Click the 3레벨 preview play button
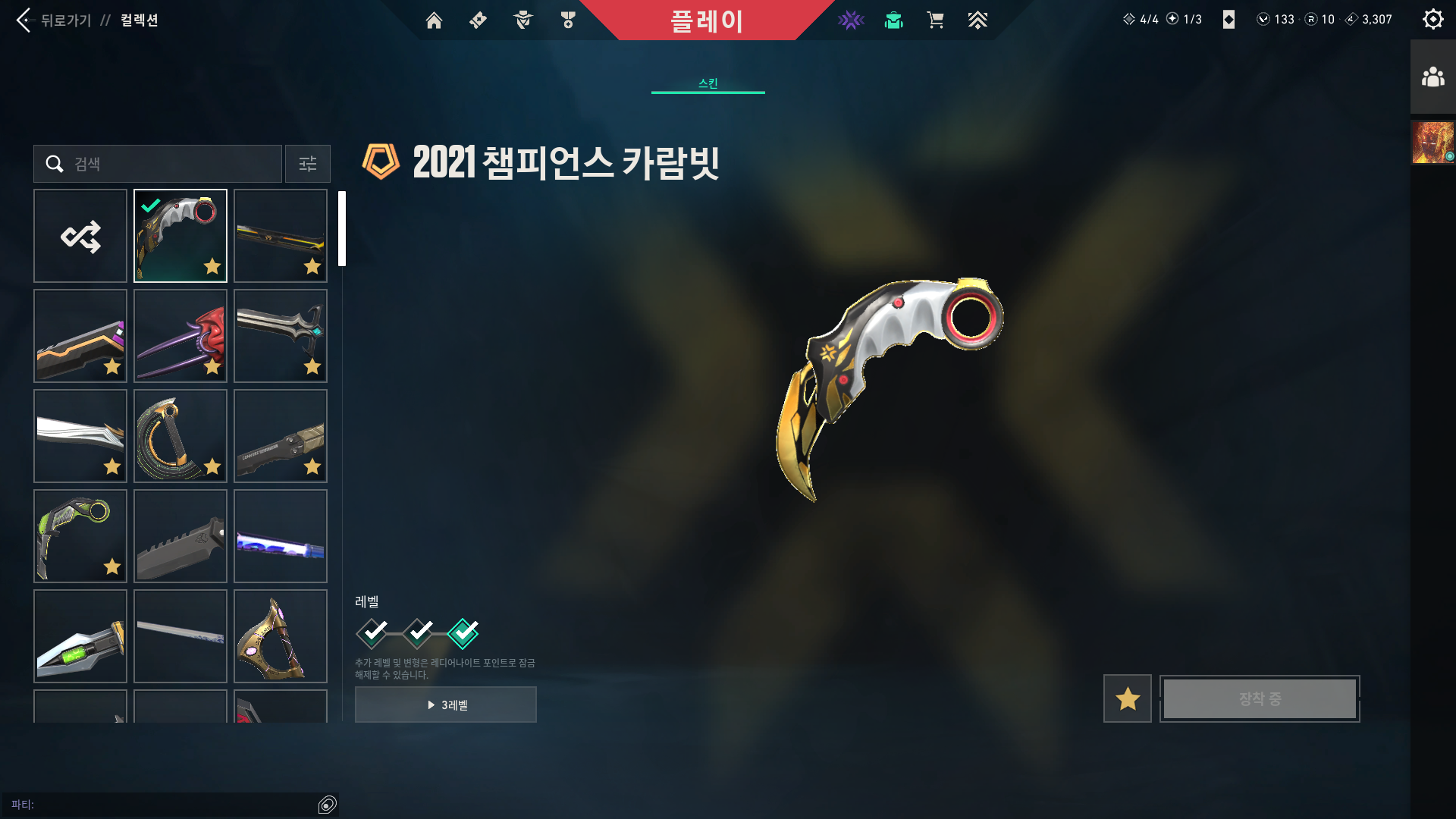The image size is (1456, 819). coord(445,704)
